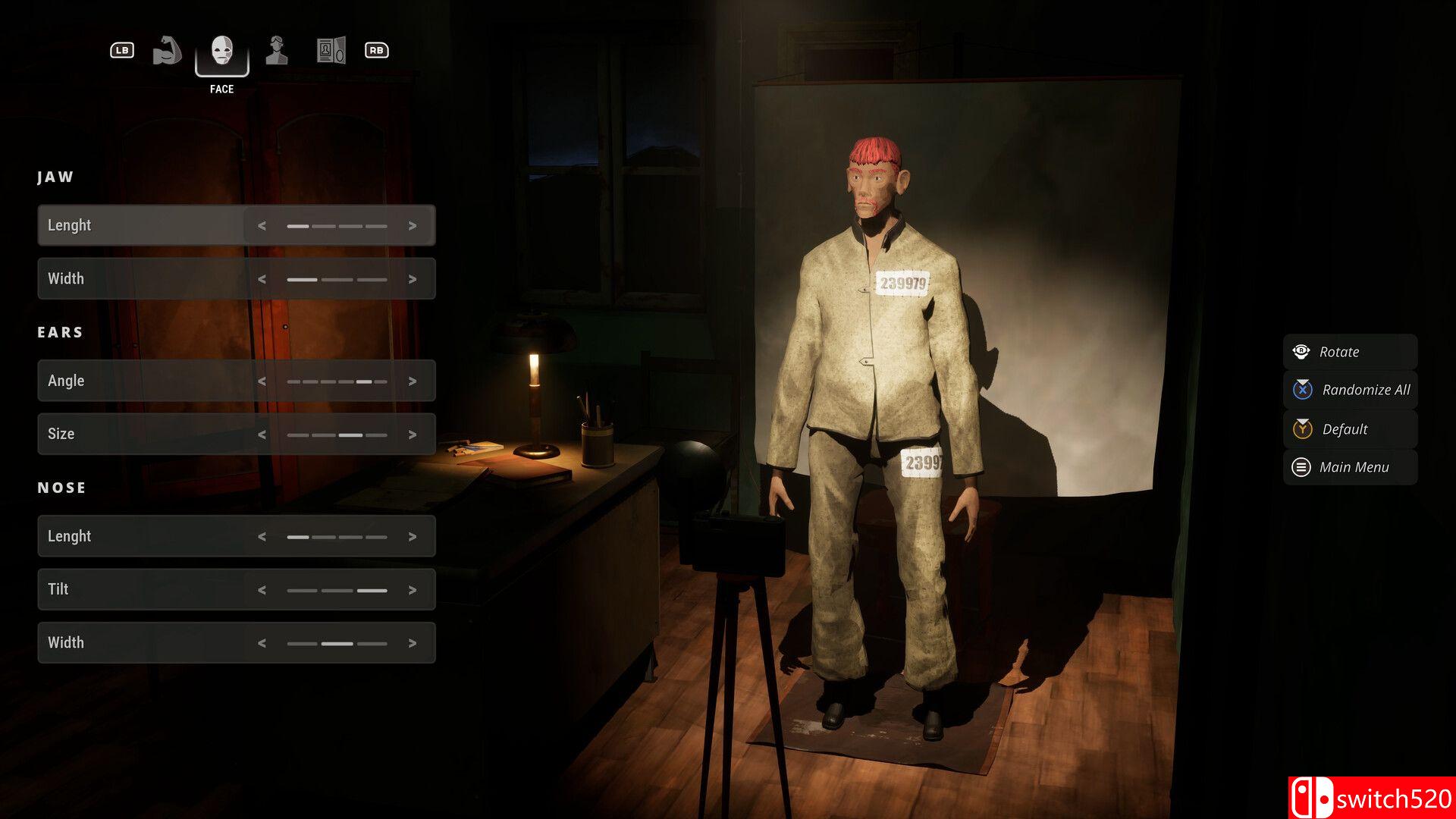The image size is (1456, 819).
Task: Increase jaw Width with its right arrow
Action: pos(413,279)
